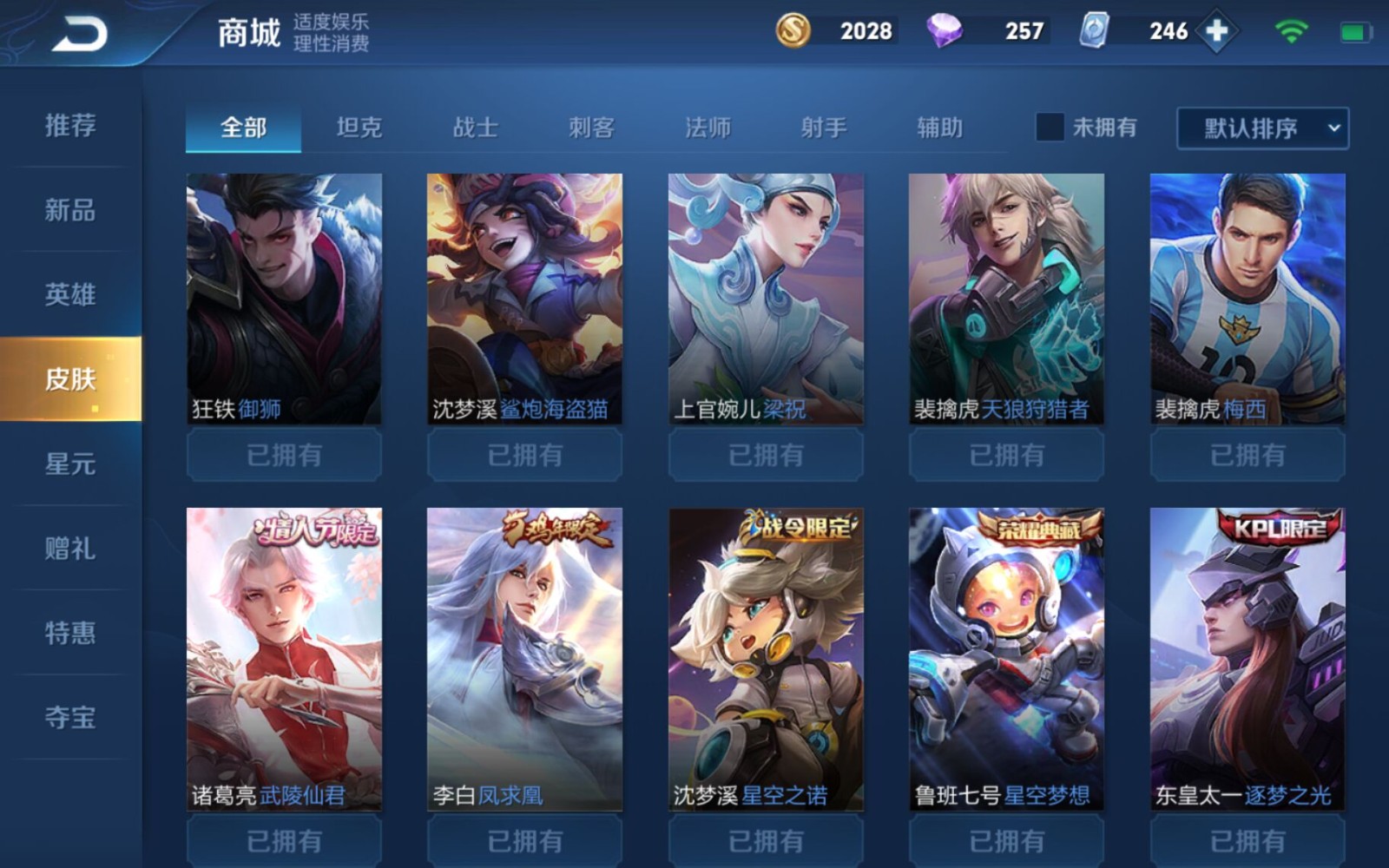This screenshot has width=1389, height=868.
Task: Click the gold coin currency icon
Action: (794, 31)
